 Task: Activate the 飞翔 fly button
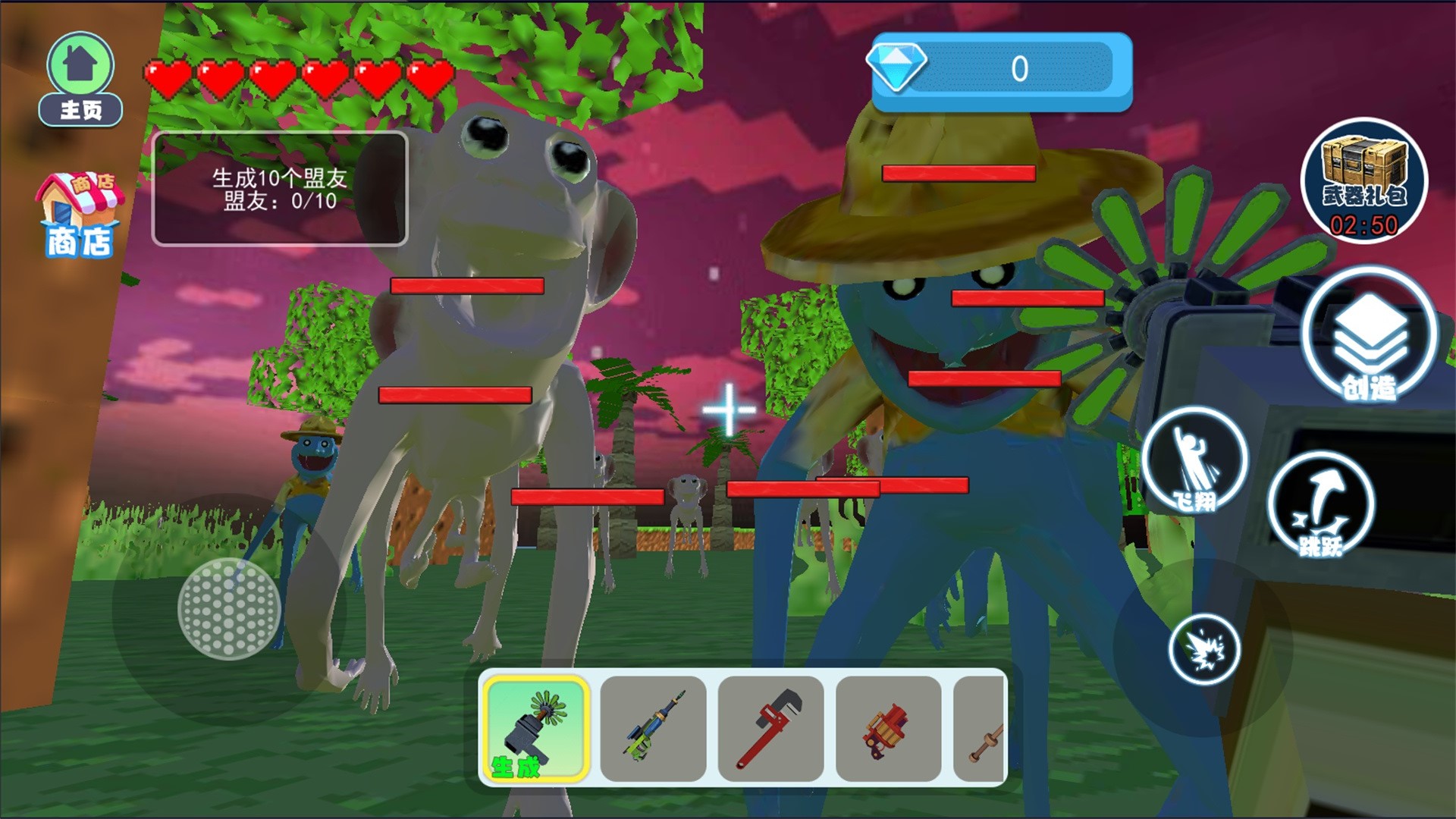pyautogui.click(x=1194, y=460)
